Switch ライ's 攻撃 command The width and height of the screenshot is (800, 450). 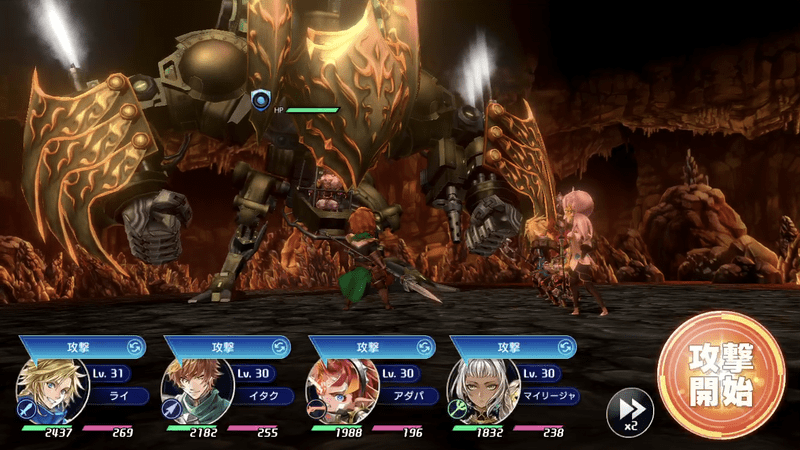click(x=136, y=347)
